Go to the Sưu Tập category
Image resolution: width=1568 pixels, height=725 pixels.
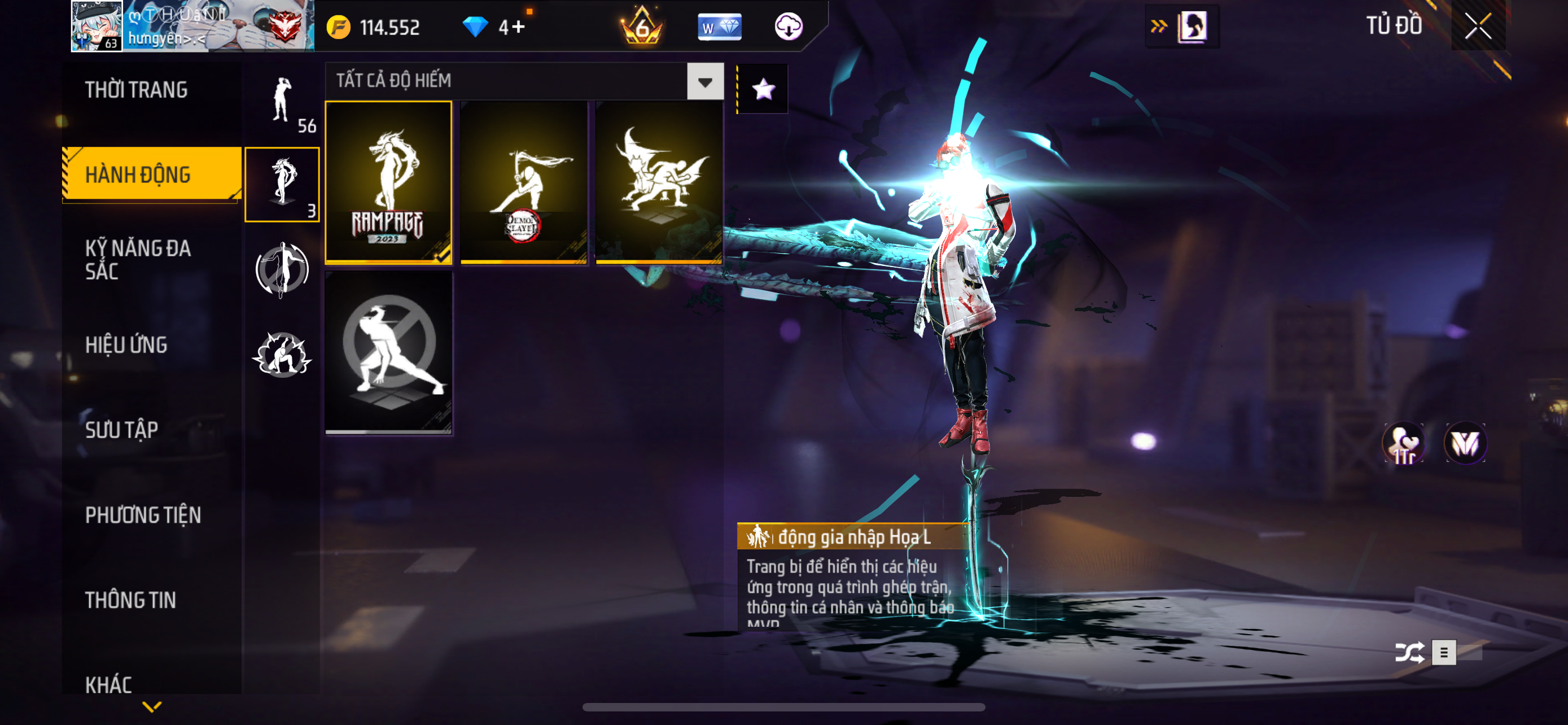122,430
